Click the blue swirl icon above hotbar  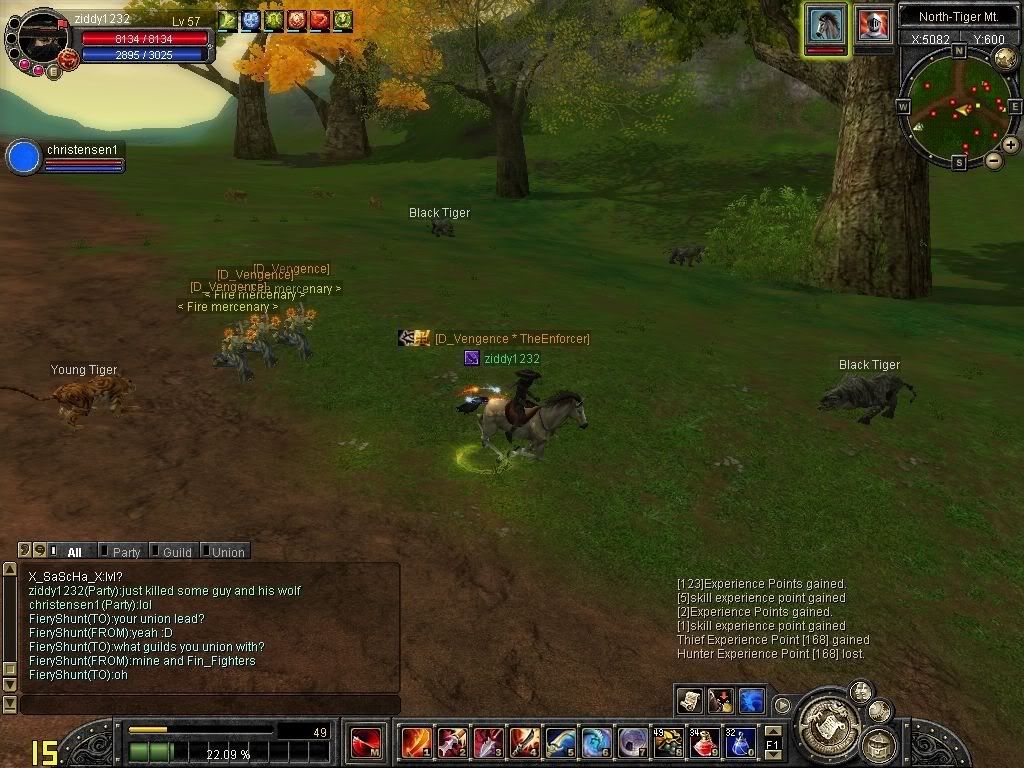coord(752,700)
